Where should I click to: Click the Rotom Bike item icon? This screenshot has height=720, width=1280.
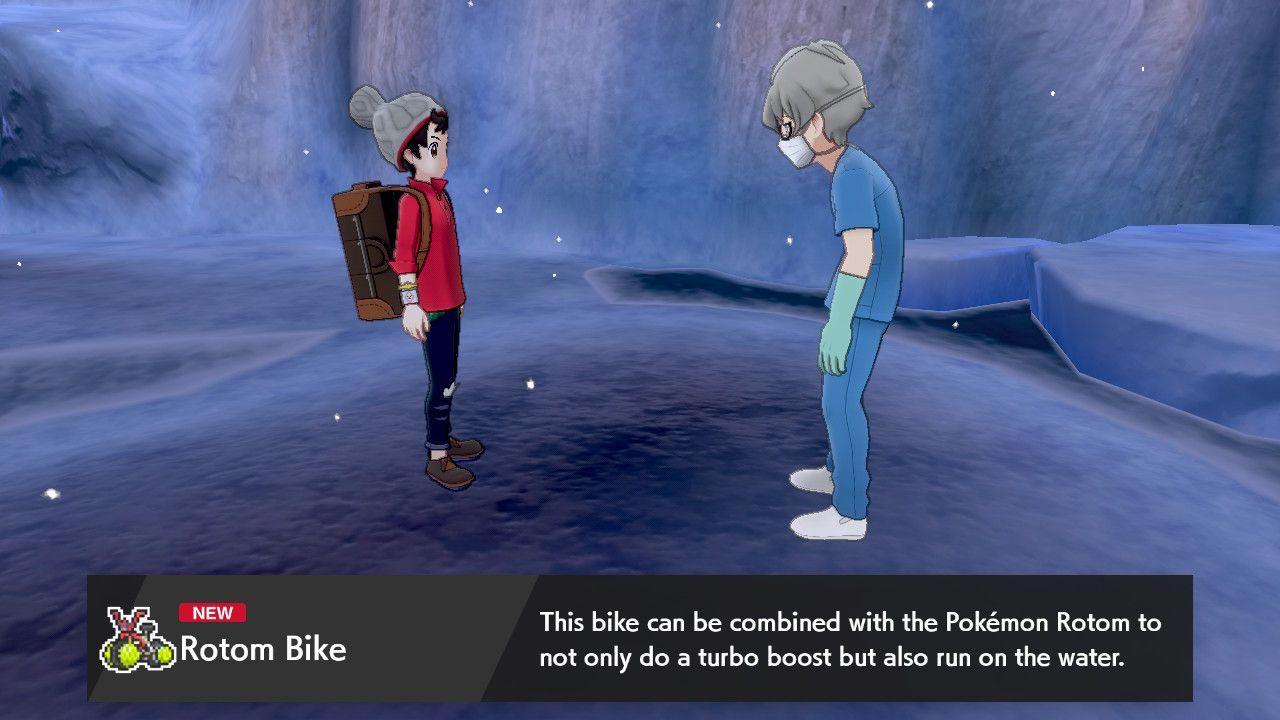(138, 640)
